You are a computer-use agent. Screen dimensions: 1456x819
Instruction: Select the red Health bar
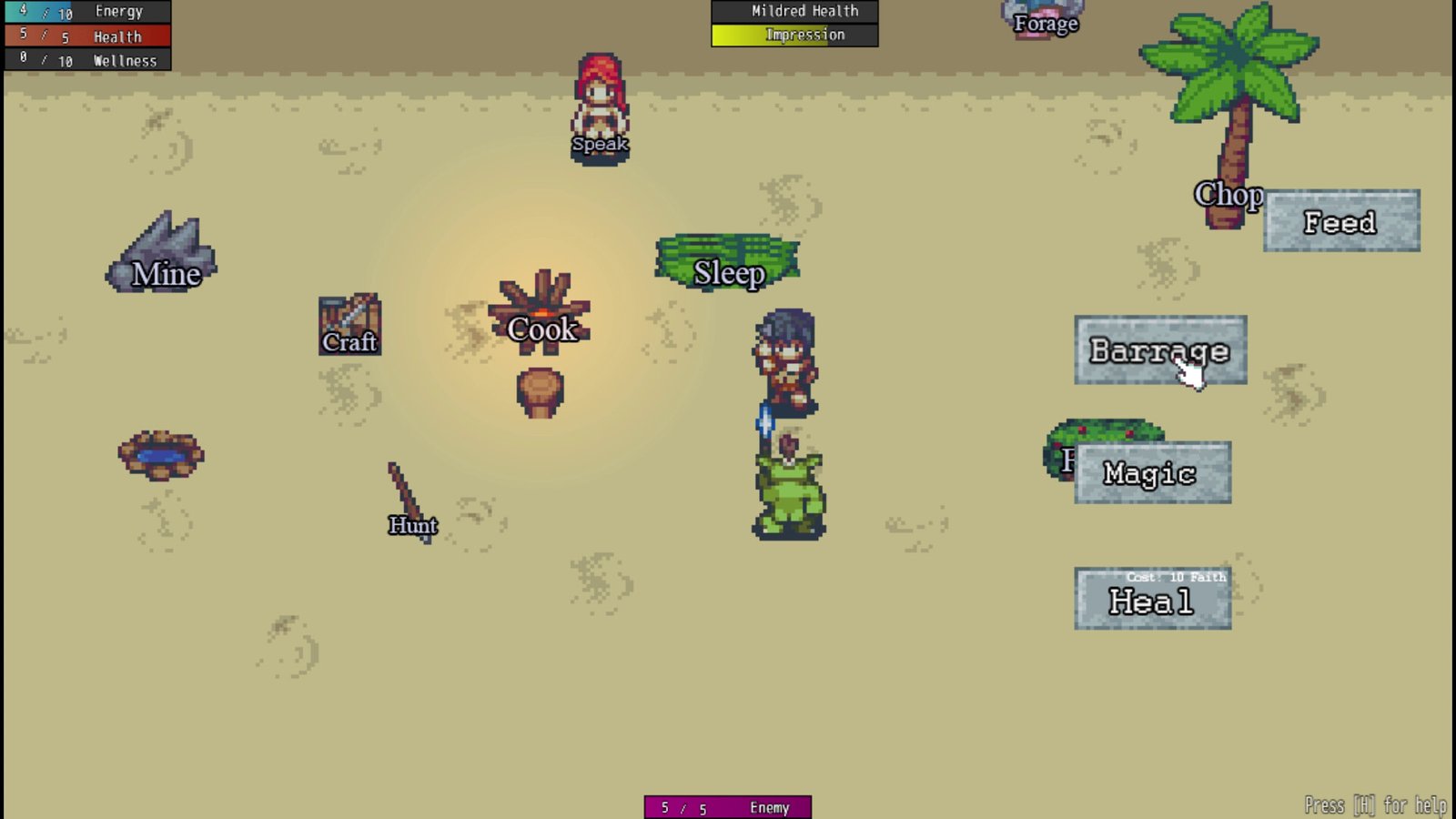[x=86, y=36]
